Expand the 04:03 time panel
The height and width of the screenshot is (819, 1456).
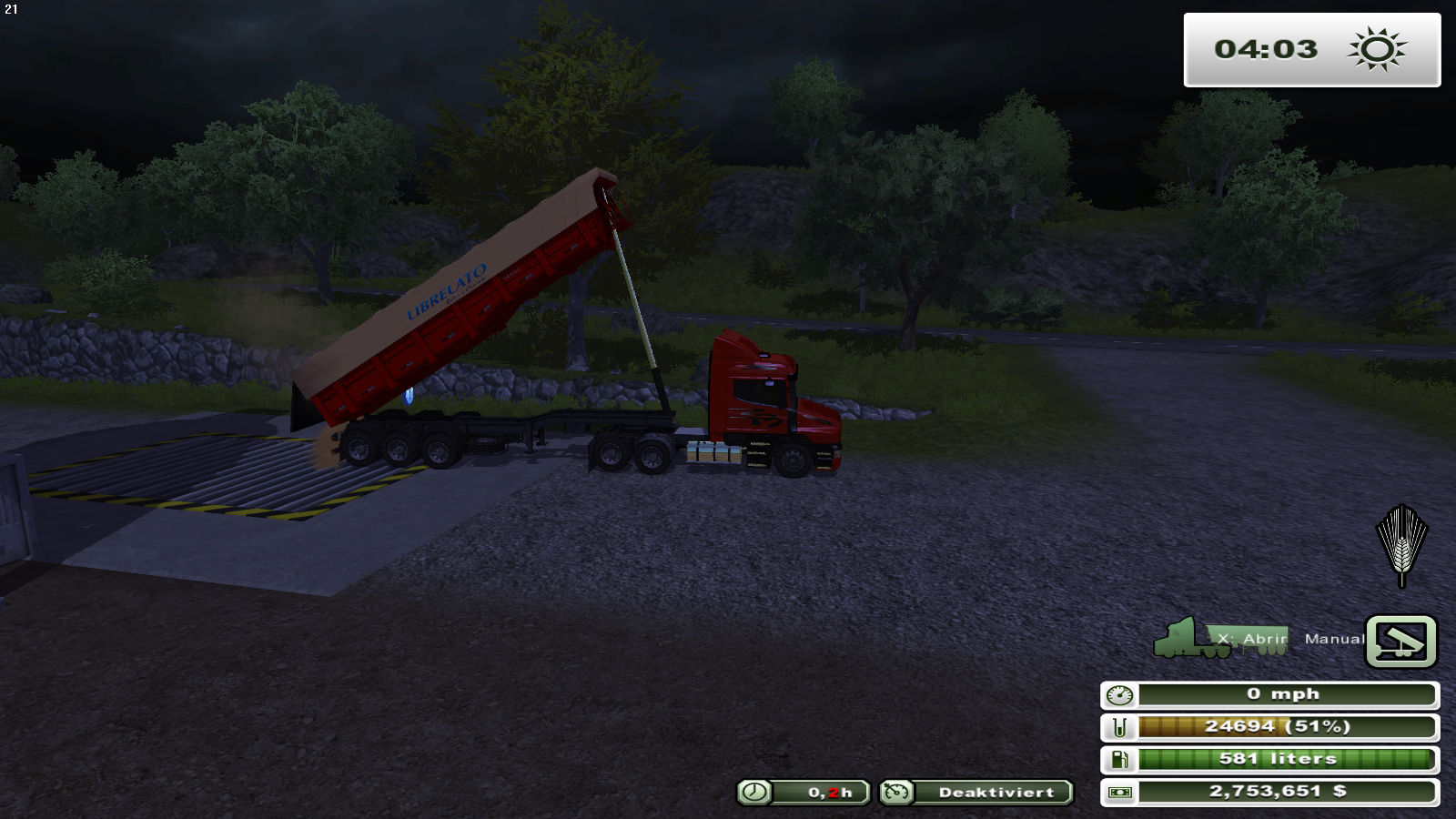tap(1309, 50)
